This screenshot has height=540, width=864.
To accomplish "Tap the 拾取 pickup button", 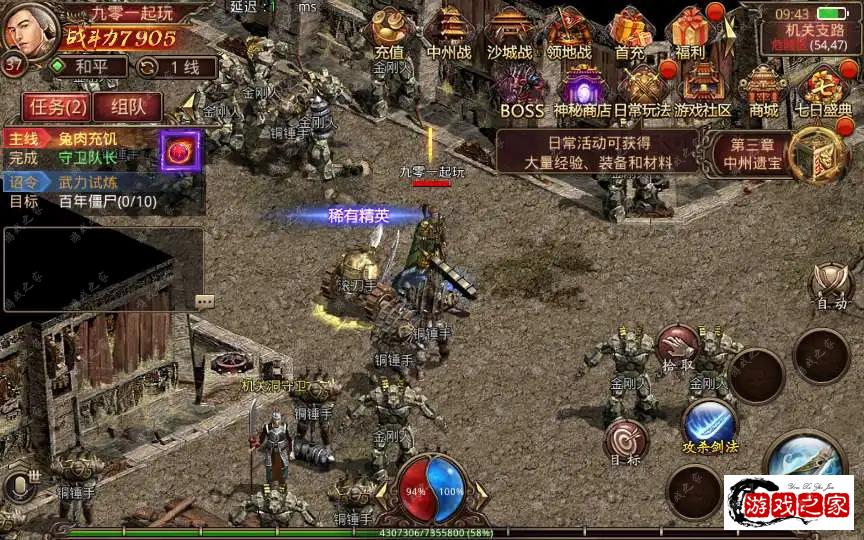I will point(678,347).
